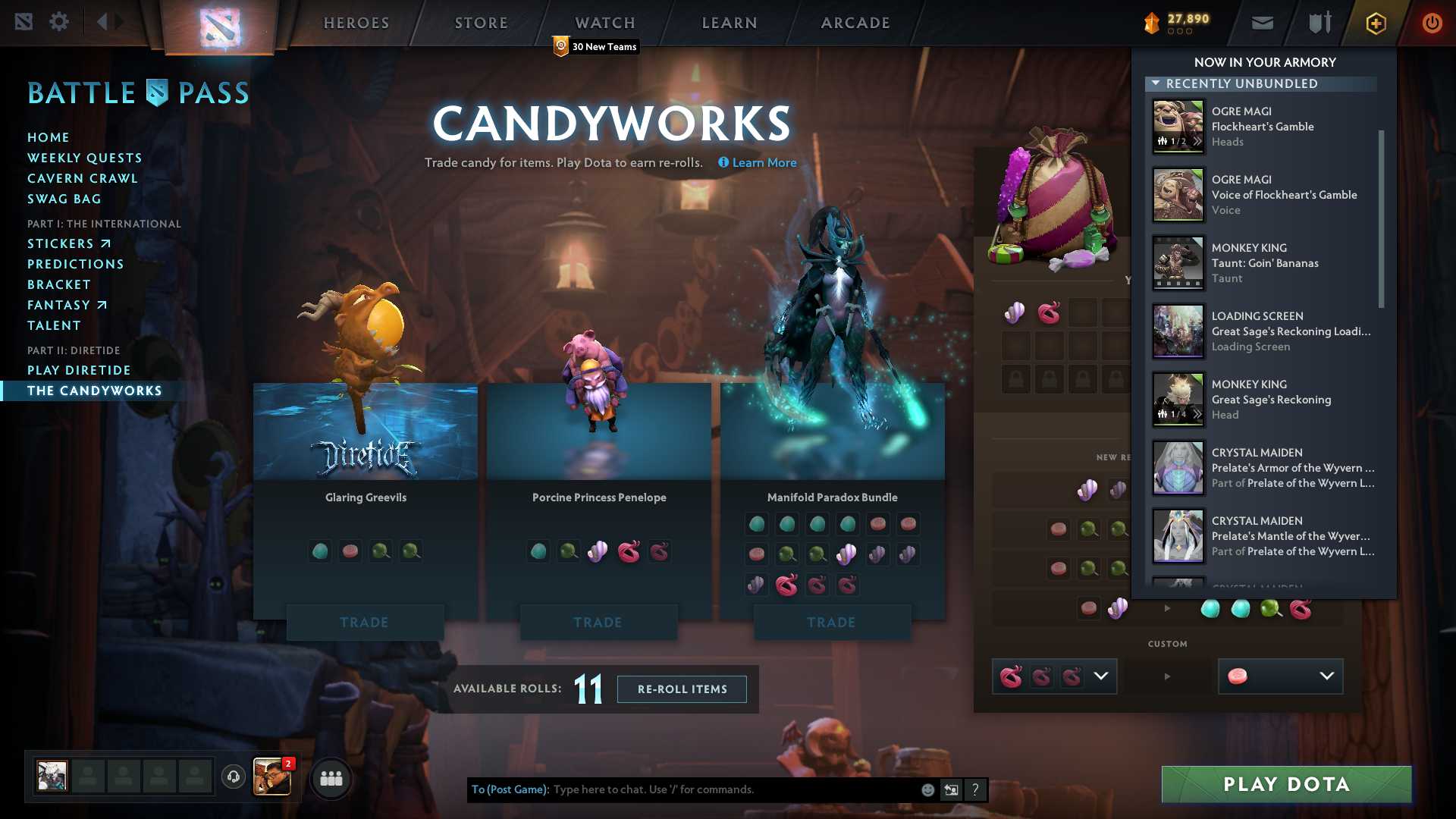
Task: Click the Dota 2 logo crest
Action: pos(218,23)
